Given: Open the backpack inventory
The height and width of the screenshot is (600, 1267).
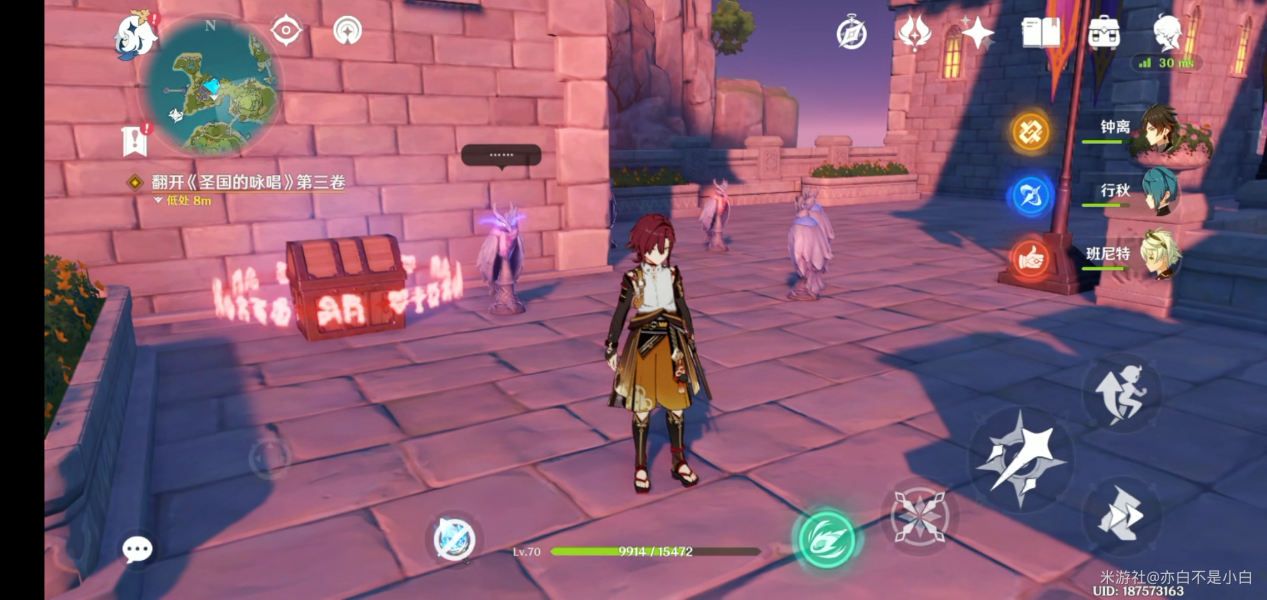Looking at the screenshot, I should pyautogui.click(x=1104, y=33).
